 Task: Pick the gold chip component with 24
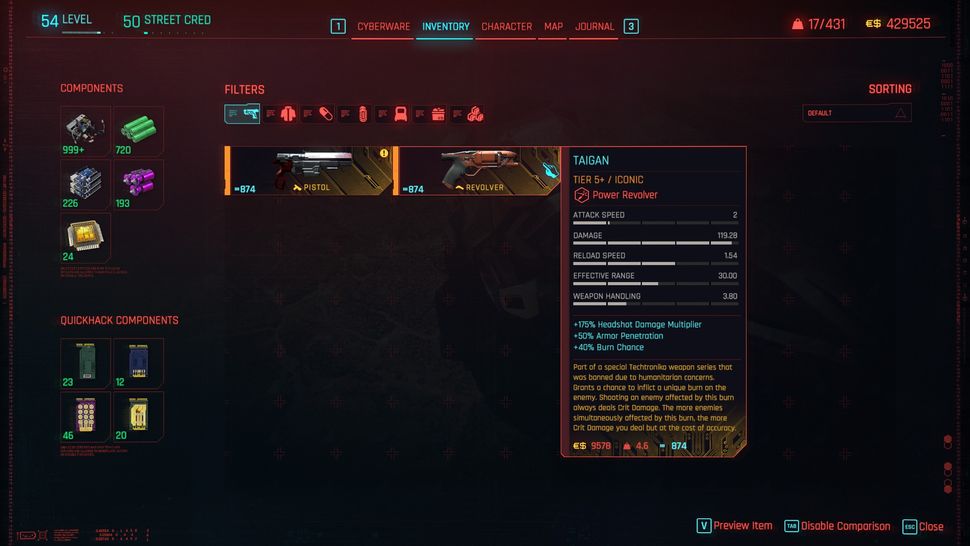point(85,236)
